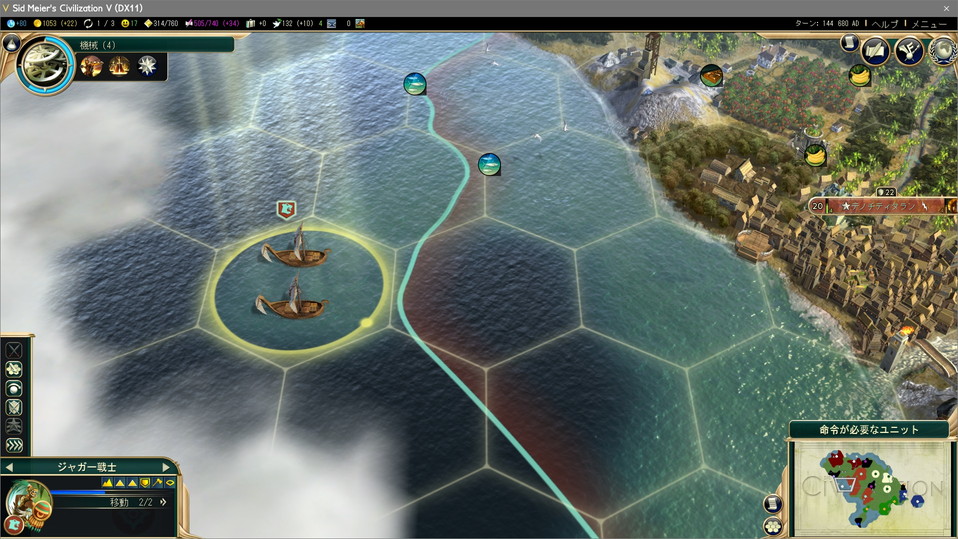Open the diplomacy trumpet-flag icon
Screen dimensions: 958x539
pos(909,50)
